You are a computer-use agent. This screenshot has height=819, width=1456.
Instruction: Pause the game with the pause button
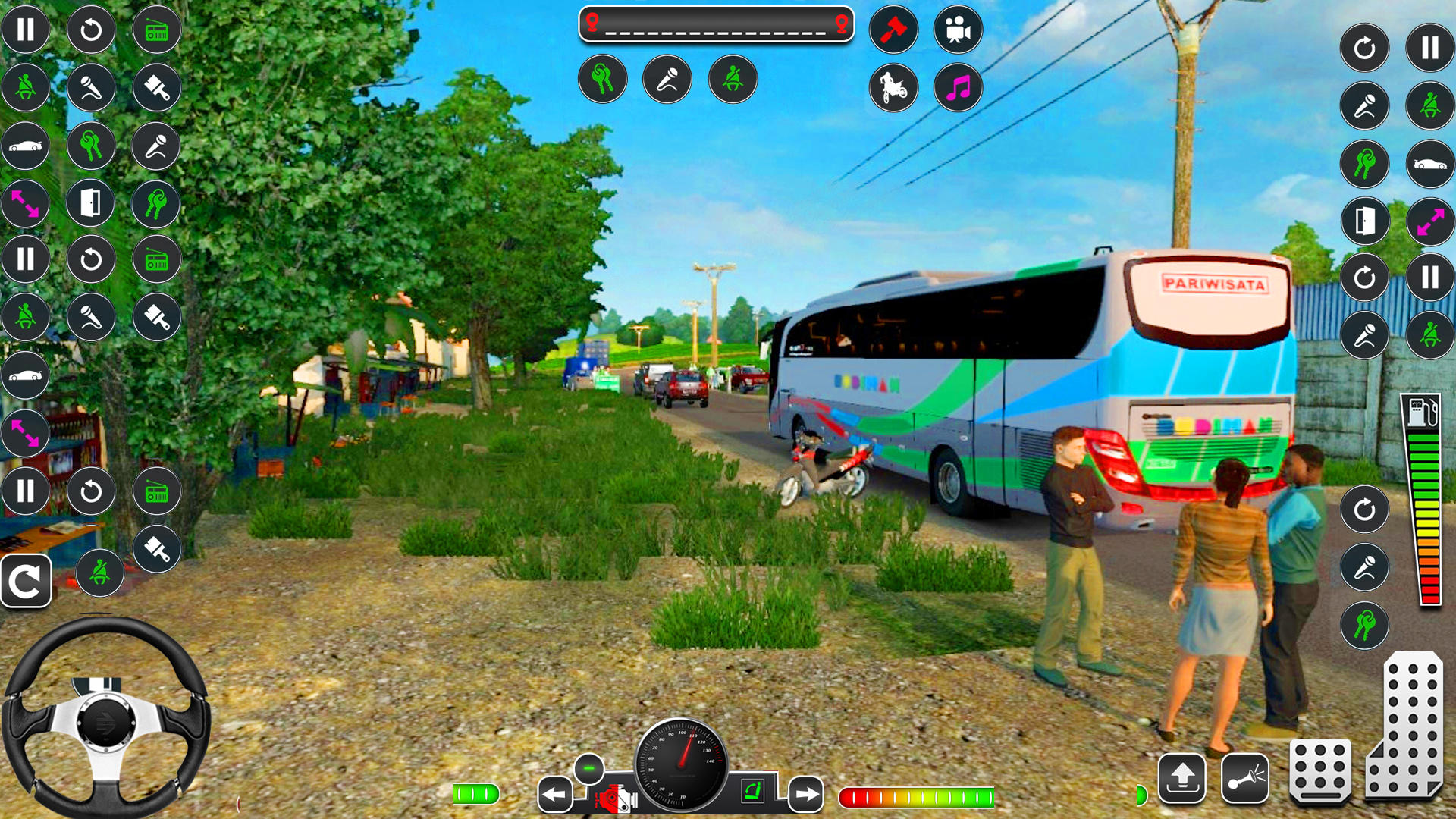coord(27,30)
